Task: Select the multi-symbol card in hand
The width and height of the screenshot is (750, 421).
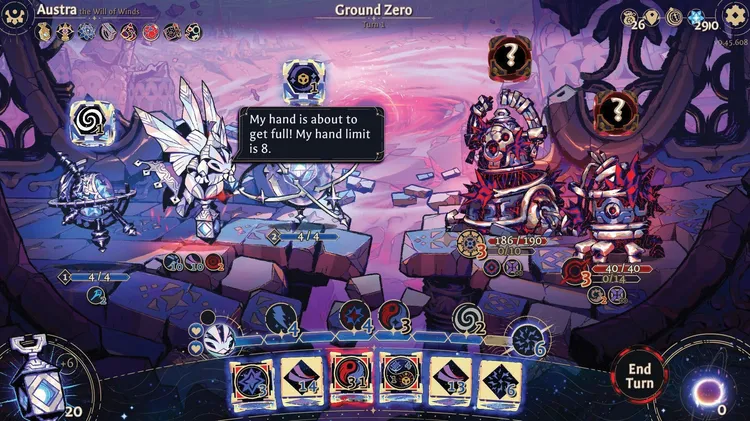Action: (399, 381)
